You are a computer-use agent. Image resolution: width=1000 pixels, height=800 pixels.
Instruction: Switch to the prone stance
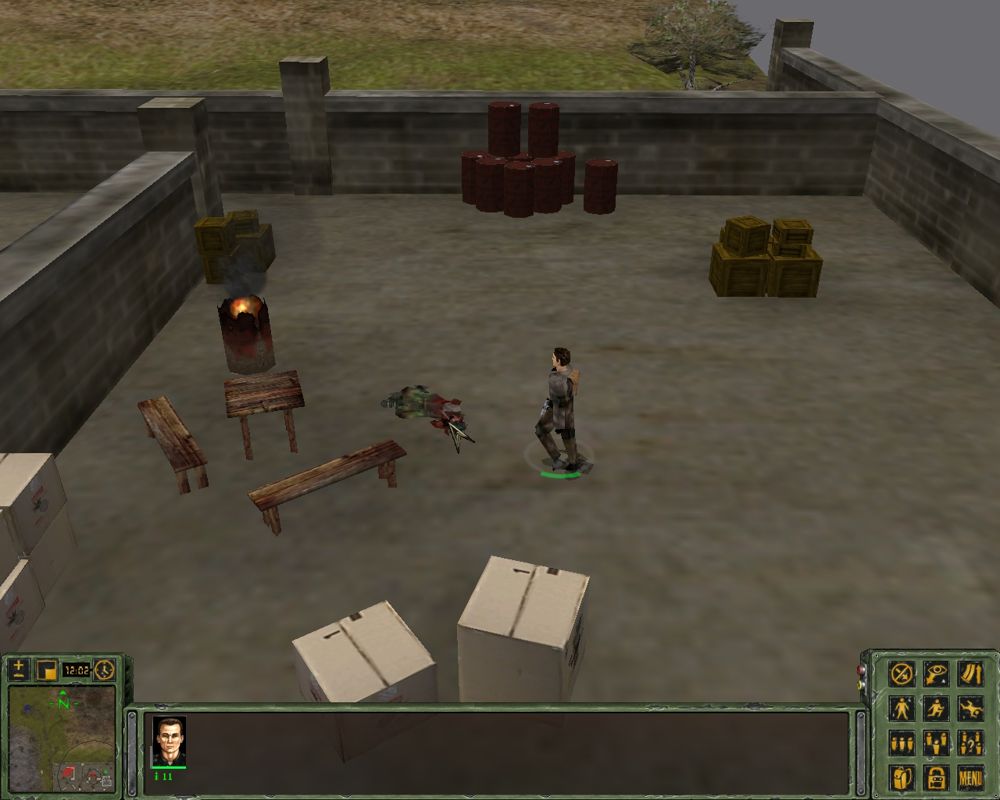pyautogui.click(x=969, y=708)
